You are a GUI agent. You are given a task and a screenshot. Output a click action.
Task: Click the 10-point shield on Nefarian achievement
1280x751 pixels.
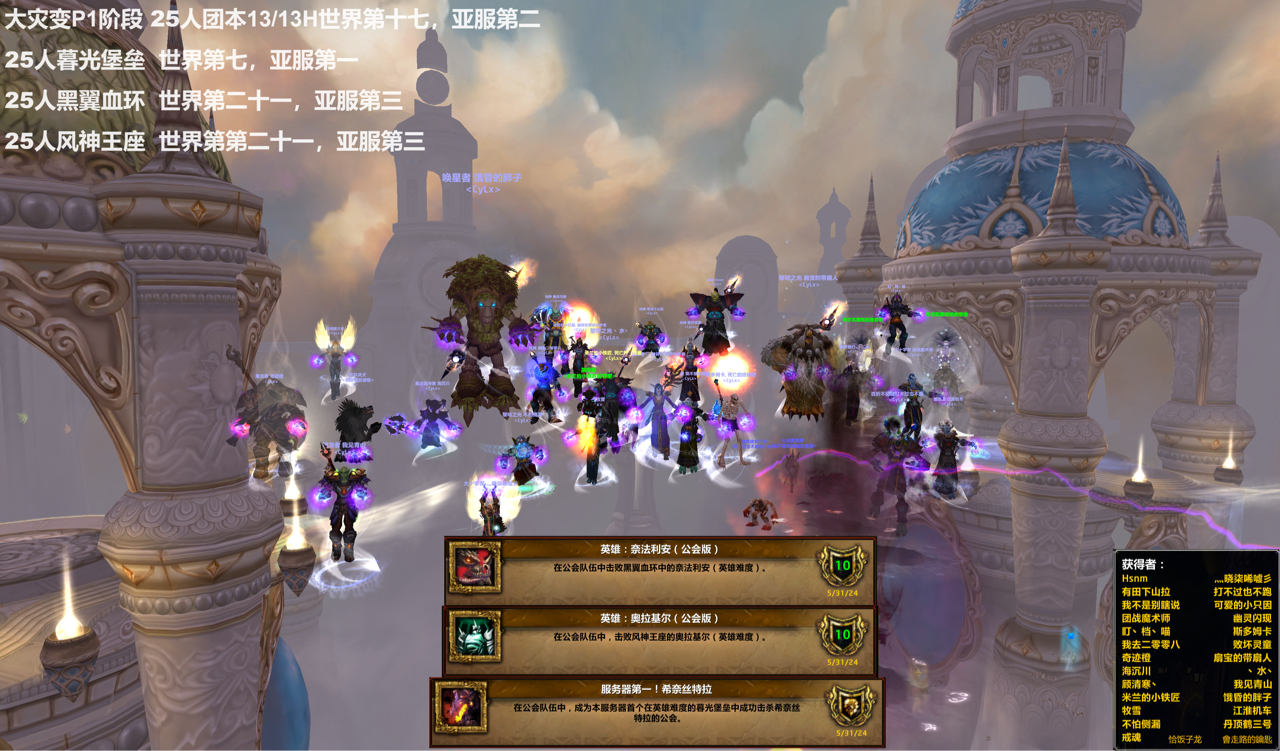[x=841, y=562]
